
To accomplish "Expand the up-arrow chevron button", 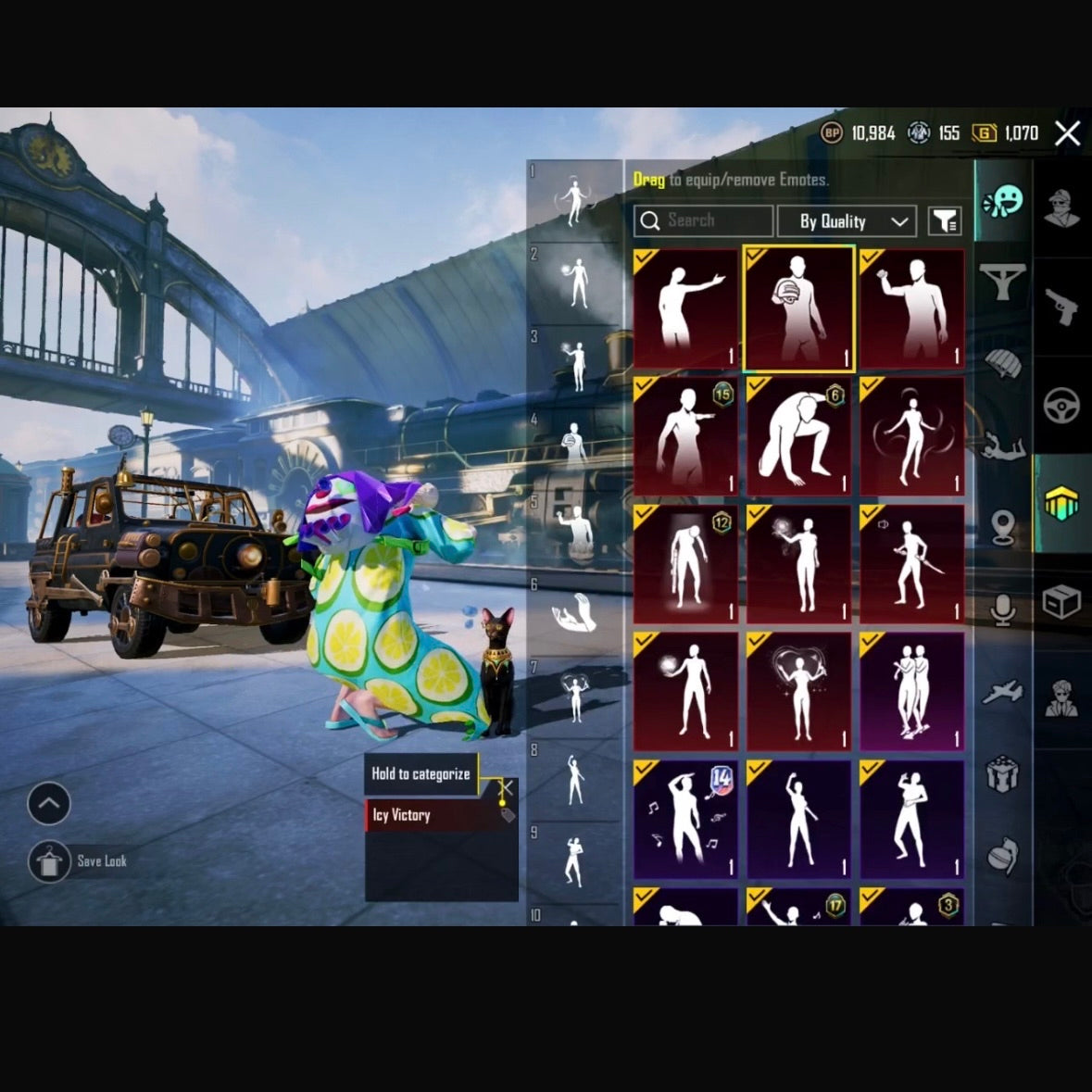I will pos(49,803).
